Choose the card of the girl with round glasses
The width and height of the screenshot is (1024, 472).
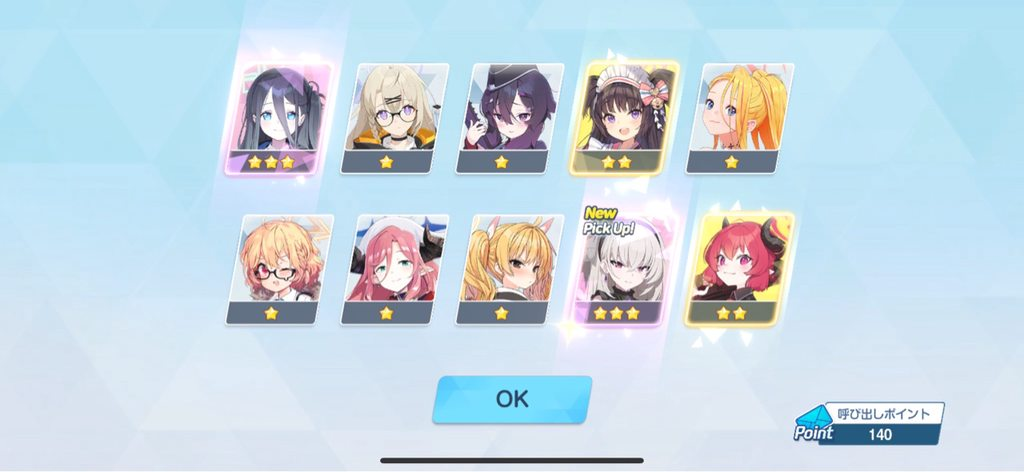point(392,118)
